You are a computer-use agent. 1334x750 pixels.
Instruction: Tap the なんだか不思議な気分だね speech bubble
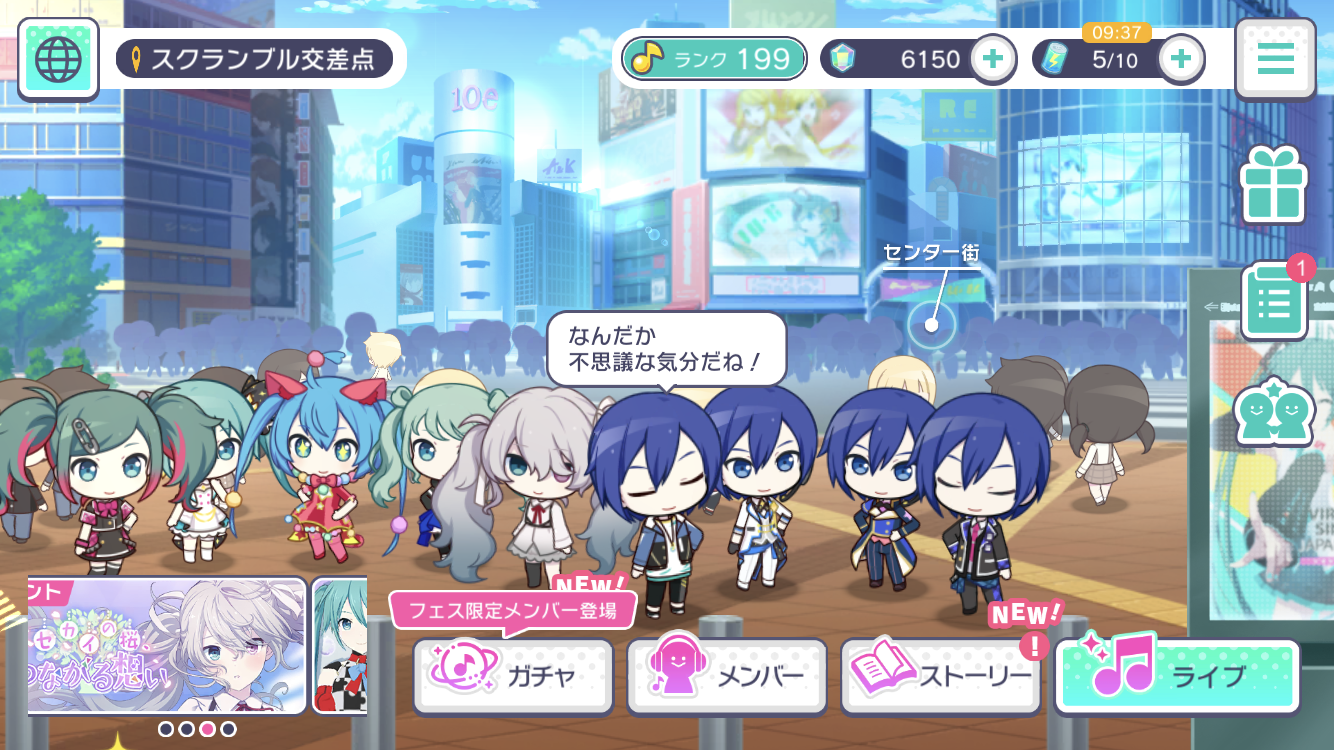click(x=666, y=349)
